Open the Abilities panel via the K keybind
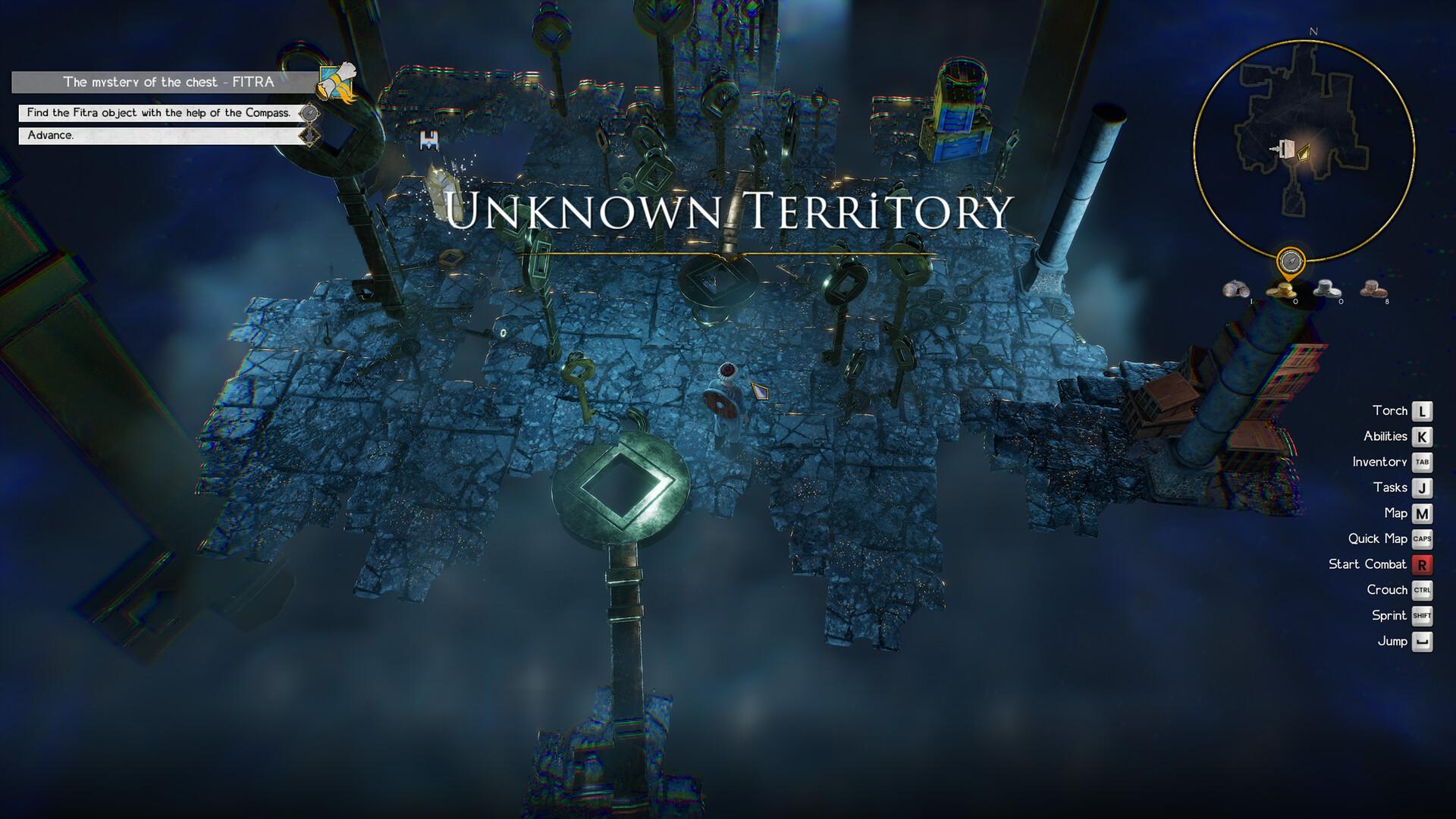 (1423, 436)
